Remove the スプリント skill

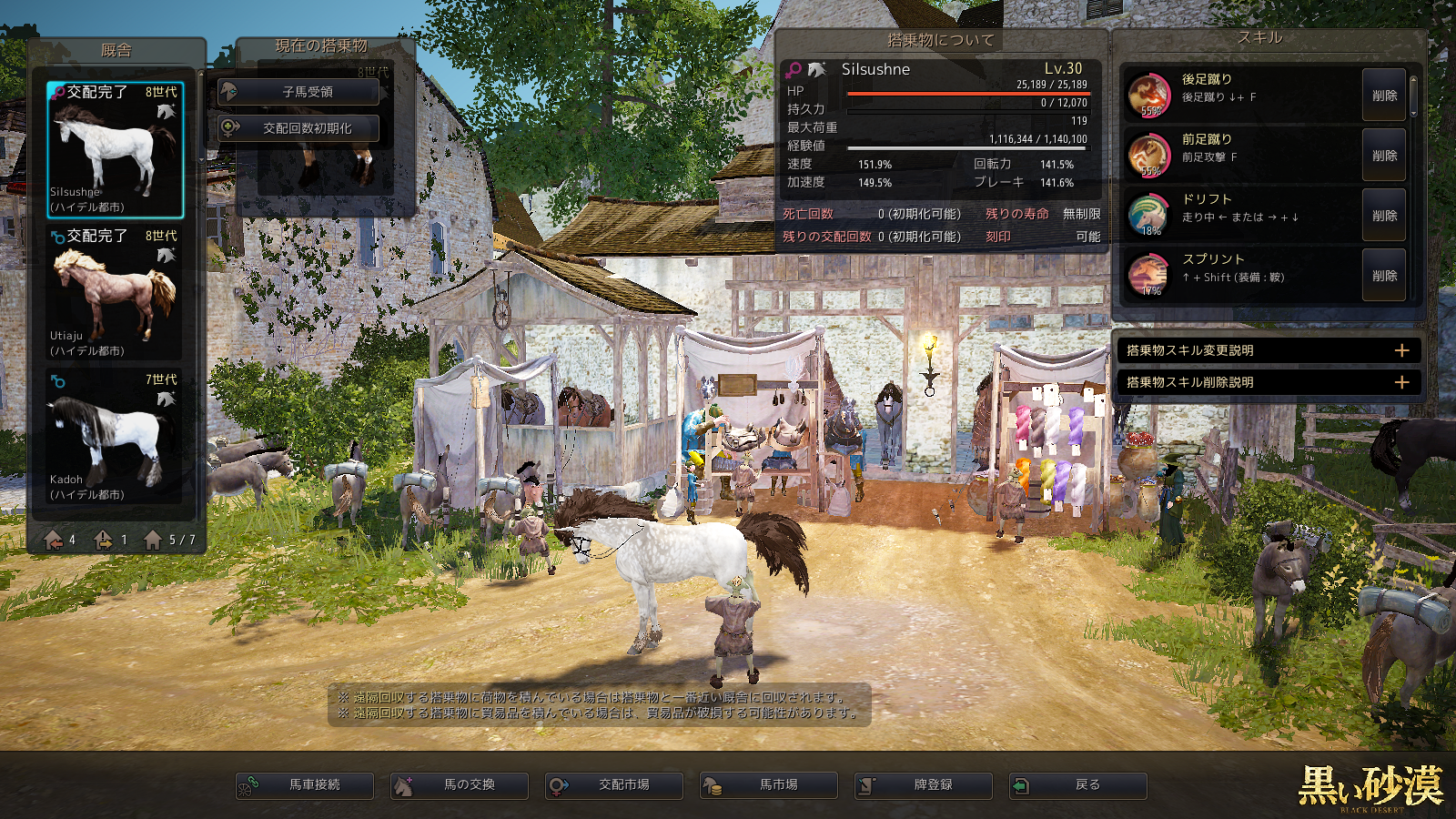1383,276
